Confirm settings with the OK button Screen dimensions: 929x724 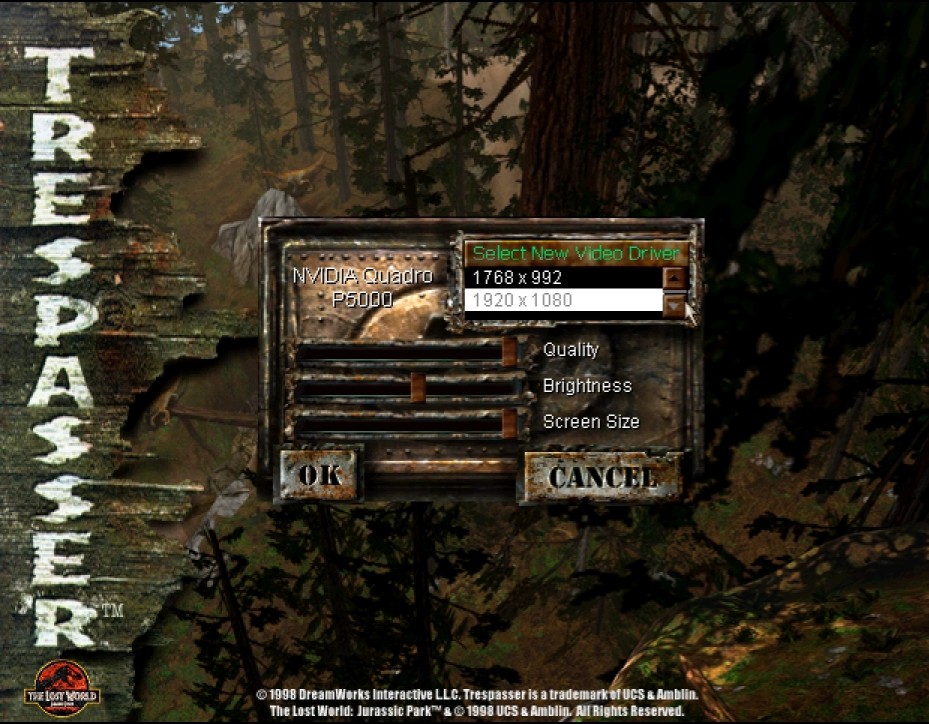pos(319,475)
